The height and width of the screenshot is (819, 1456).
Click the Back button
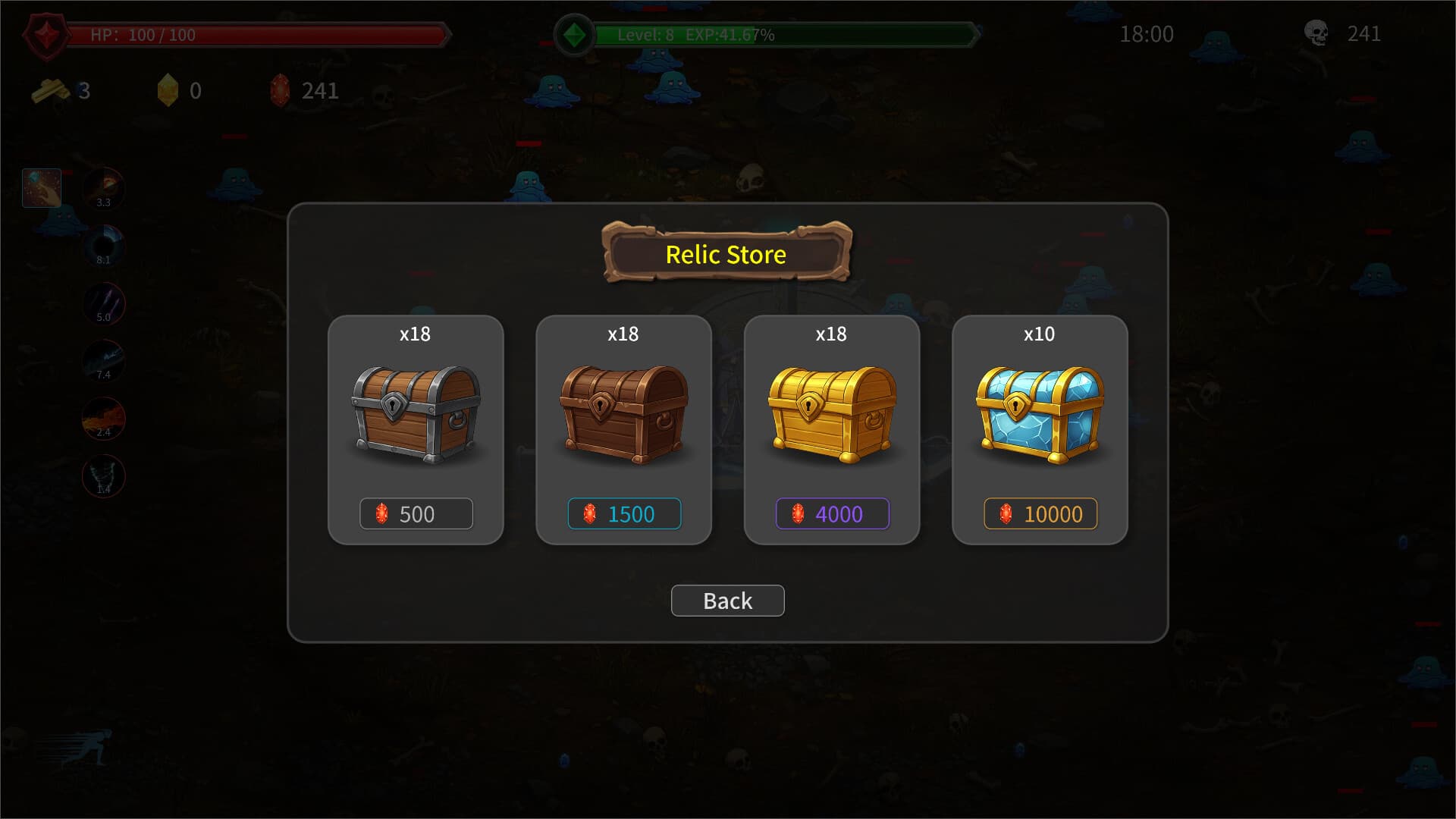point(727,600)
